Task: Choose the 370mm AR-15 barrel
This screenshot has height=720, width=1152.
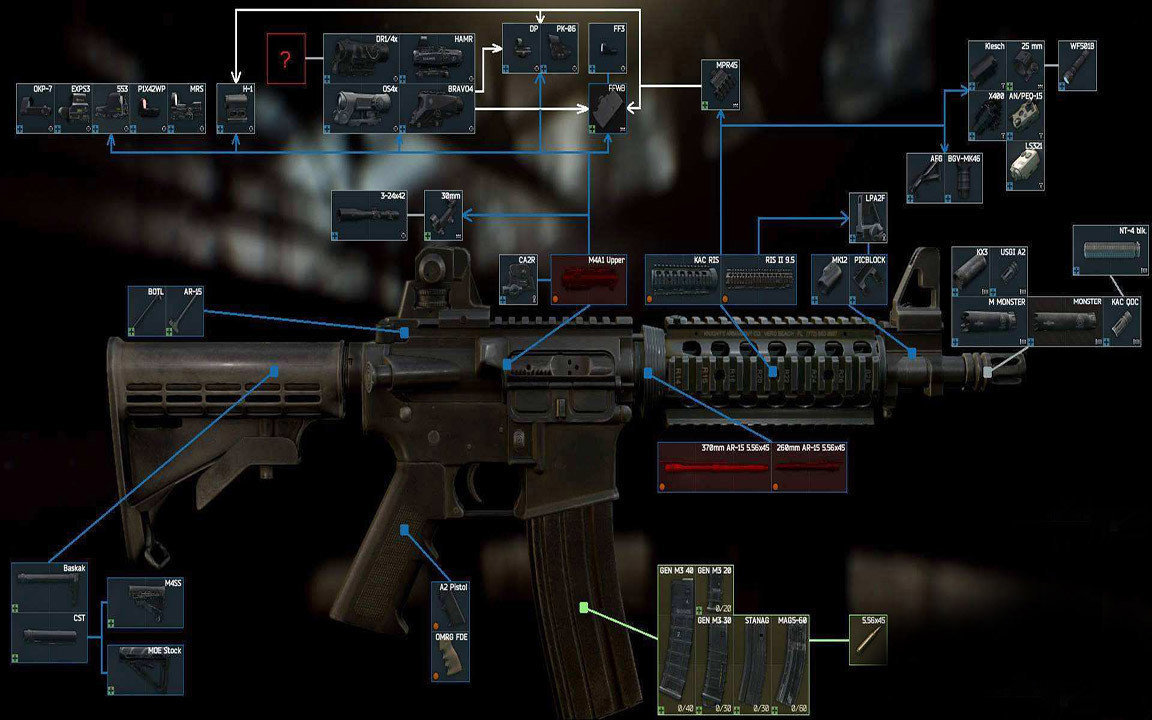Action: 714,468
